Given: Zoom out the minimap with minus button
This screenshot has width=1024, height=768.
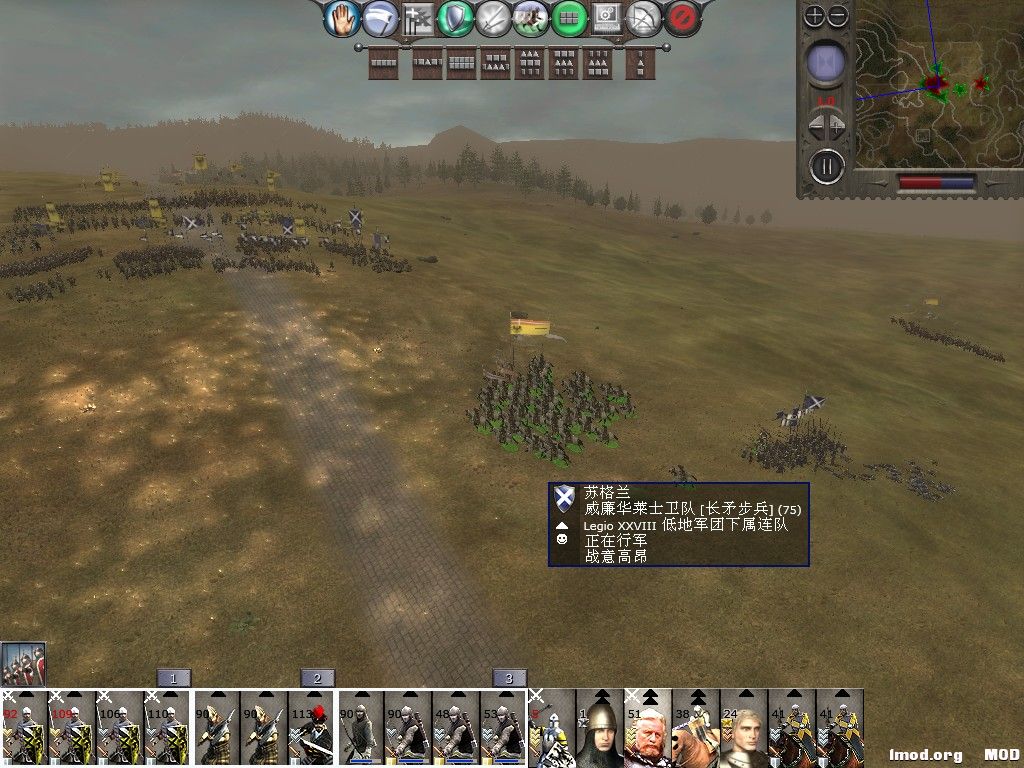Looking at the screenshot, I should coord(838,16).
